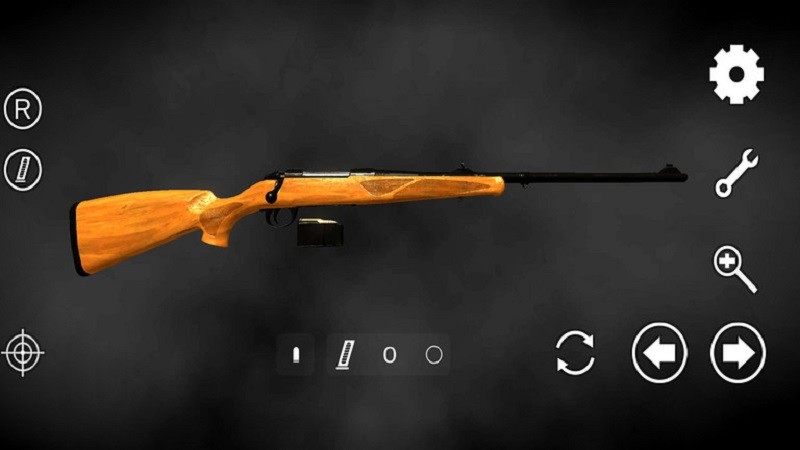
Task: Go to next weapon with right arrow
Action: pos(738,353)
